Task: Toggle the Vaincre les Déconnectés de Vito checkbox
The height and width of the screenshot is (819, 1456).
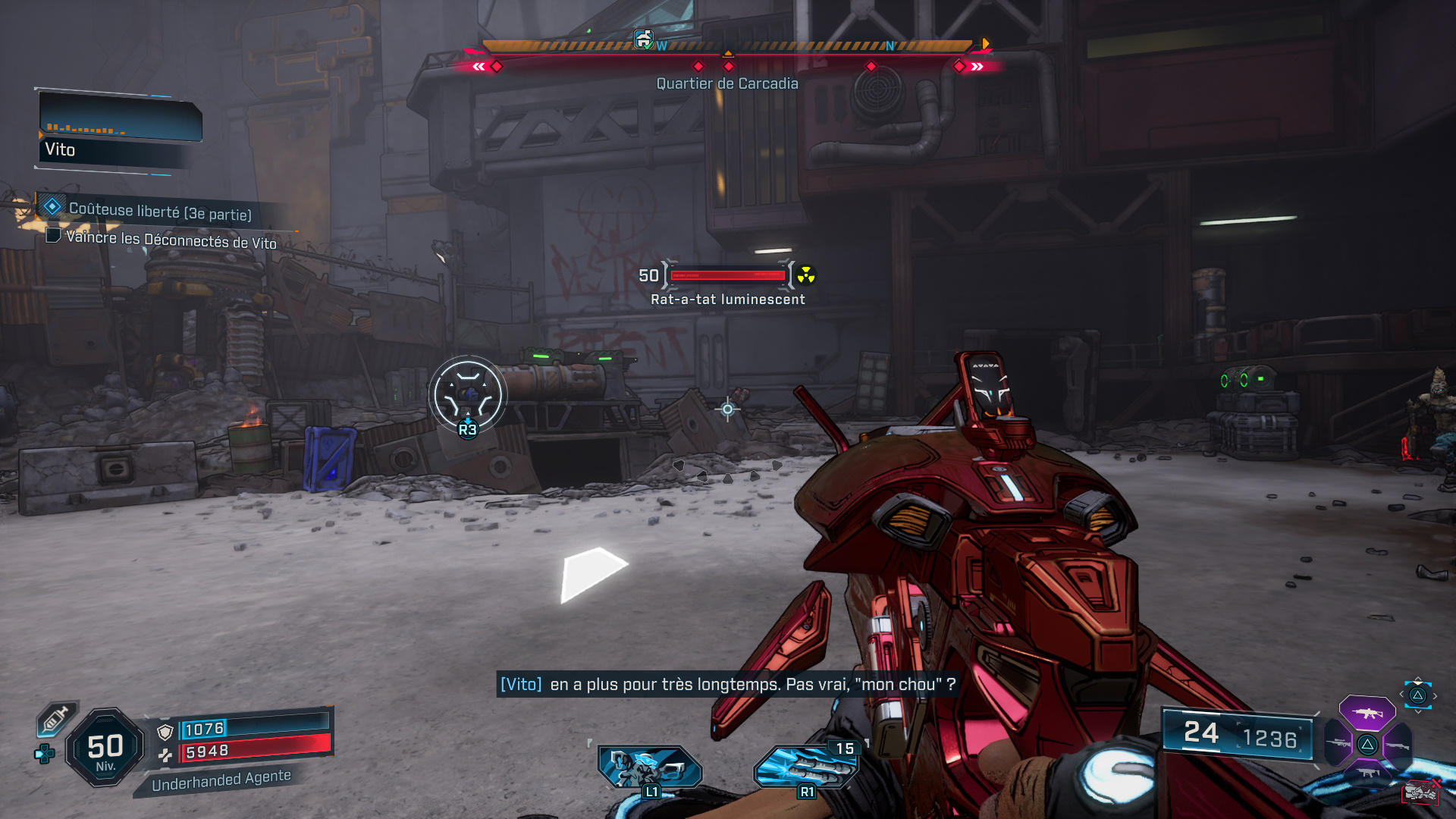Action: tap(52, 236)
